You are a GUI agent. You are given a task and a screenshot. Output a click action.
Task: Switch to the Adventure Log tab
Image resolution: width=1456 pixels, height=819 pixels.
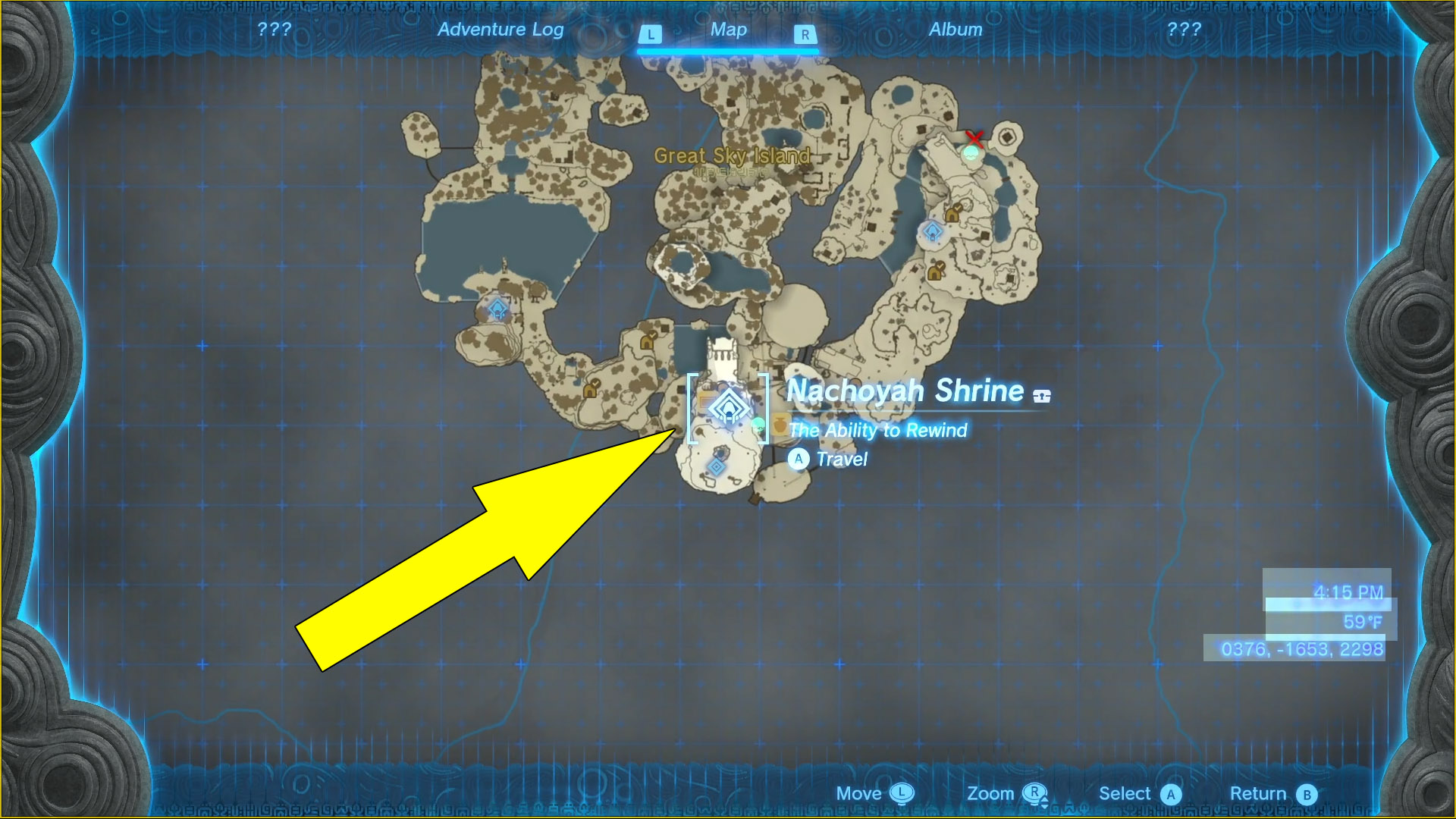(x=500, y=30)
